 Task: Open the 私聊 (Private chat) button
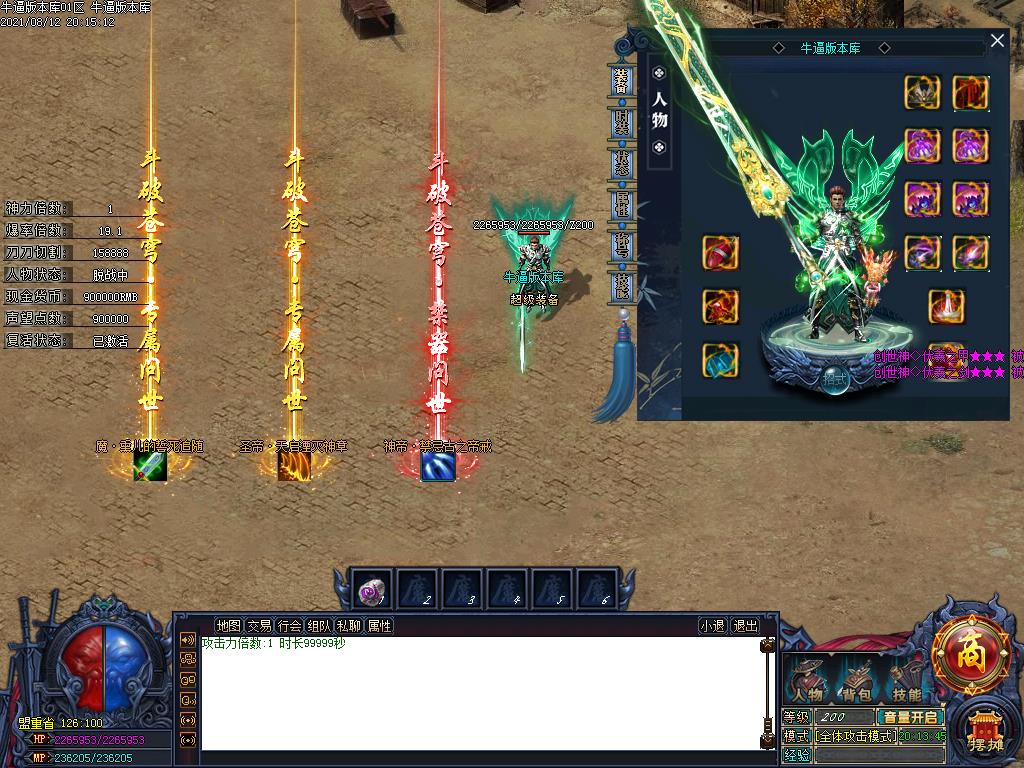[x=349, y=626]
